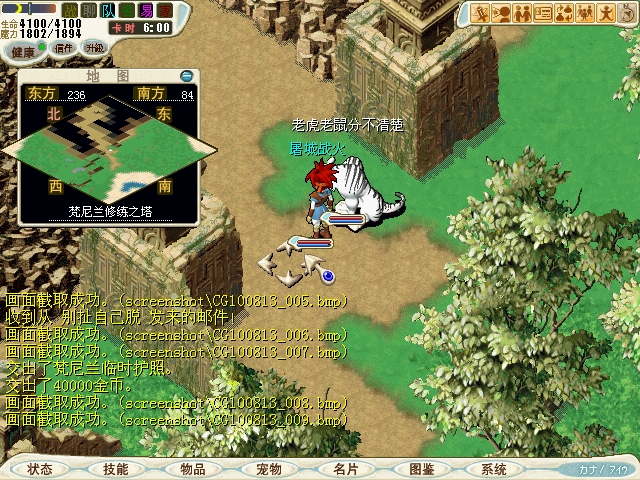
Task: Open the 物品 items menu
Action: (x=193, y=468)
